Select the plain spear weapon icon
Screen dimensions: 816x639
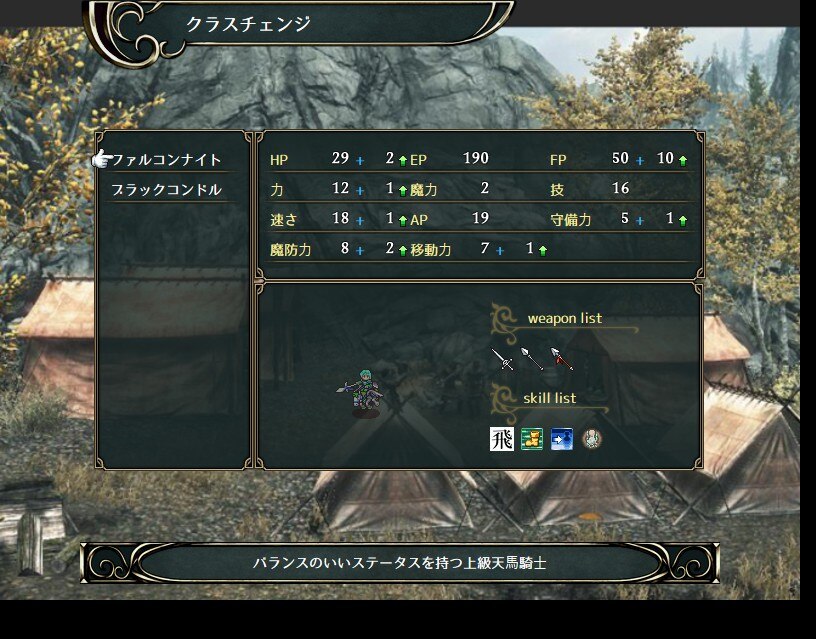[532, 359]
